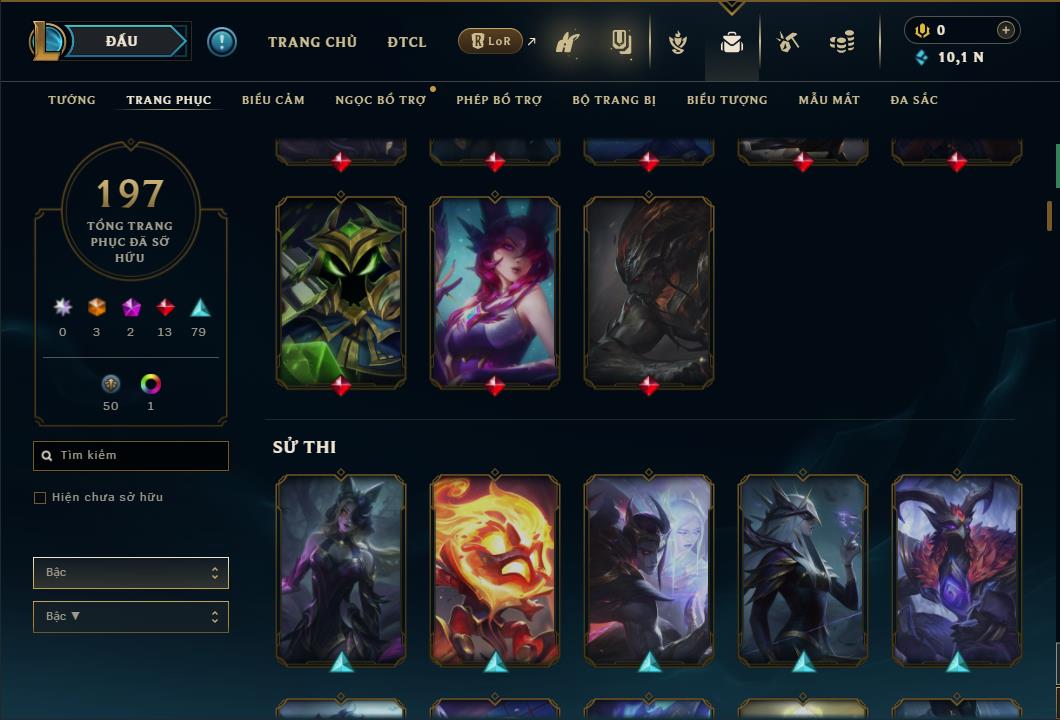Launch the LoR link button
The image size is (1060, 720).
click(x=491, y=41)
